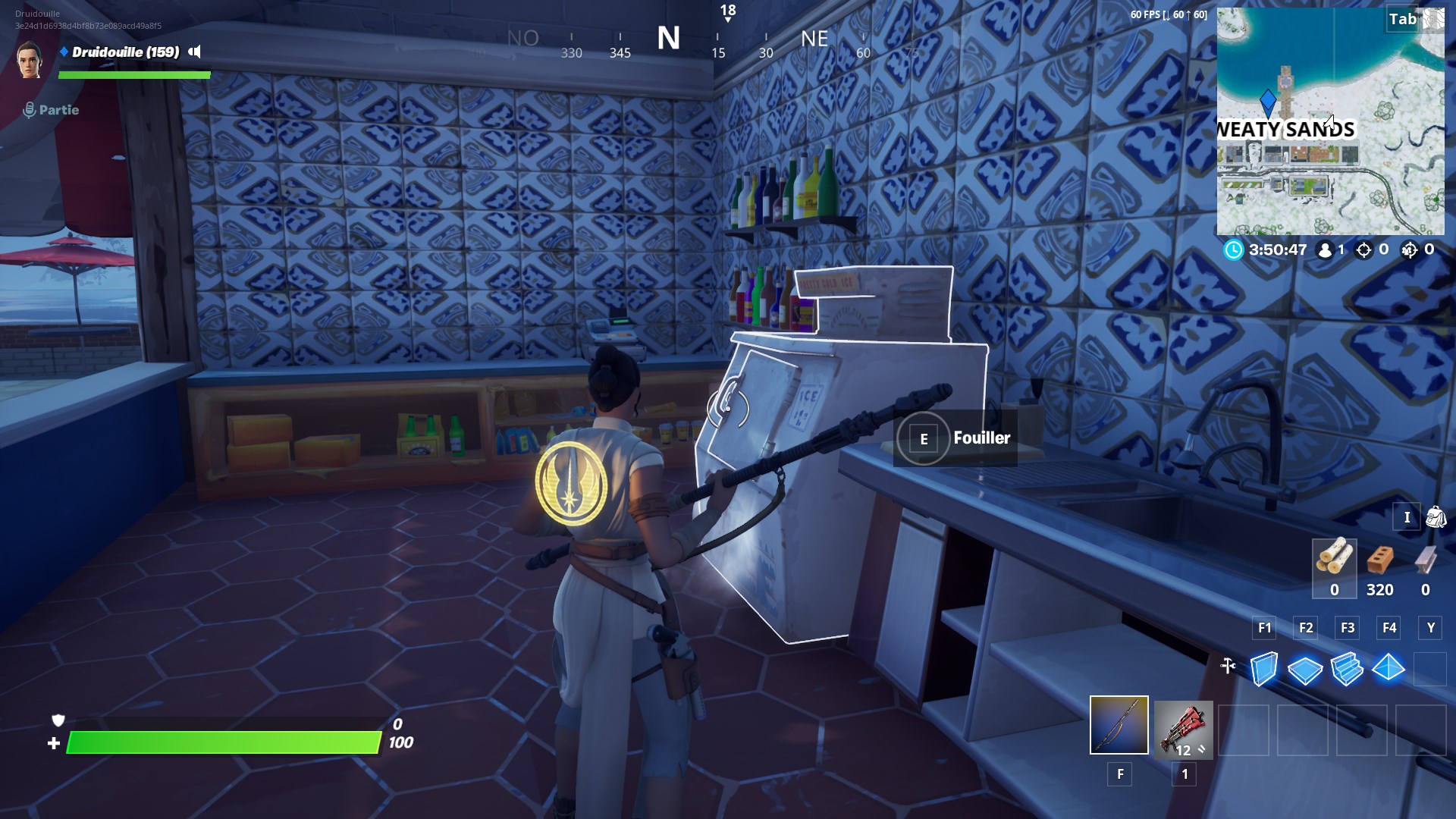Select the roof build piece icon
1456x819 pixels.
(1389, 670)
